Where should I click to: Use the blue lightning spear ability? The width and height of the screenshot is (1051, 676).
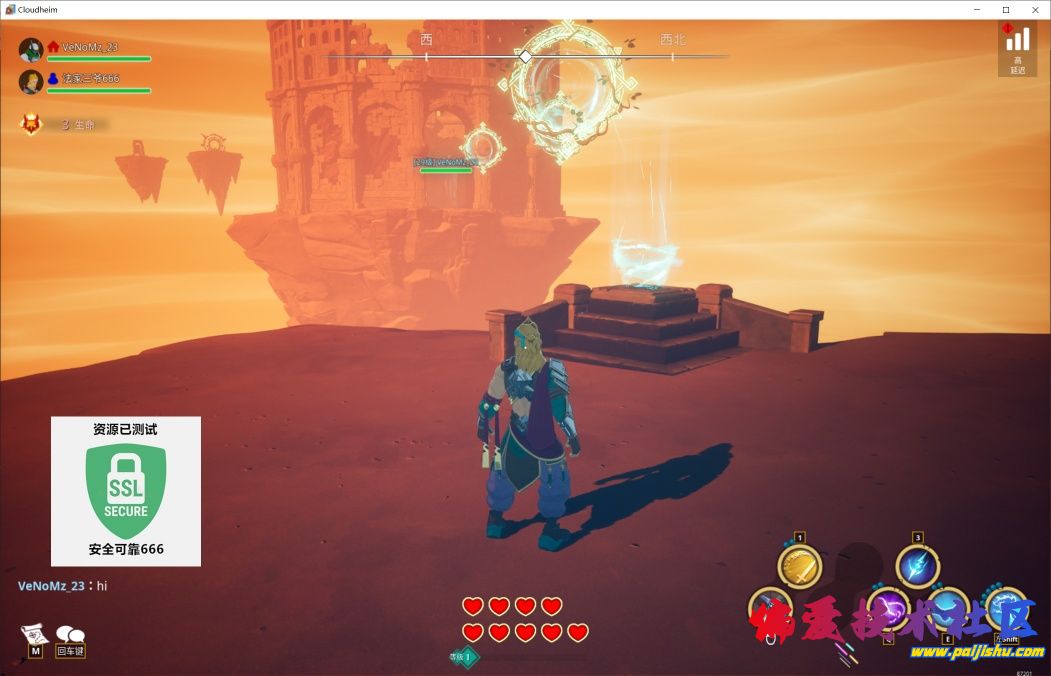point(917,567)
